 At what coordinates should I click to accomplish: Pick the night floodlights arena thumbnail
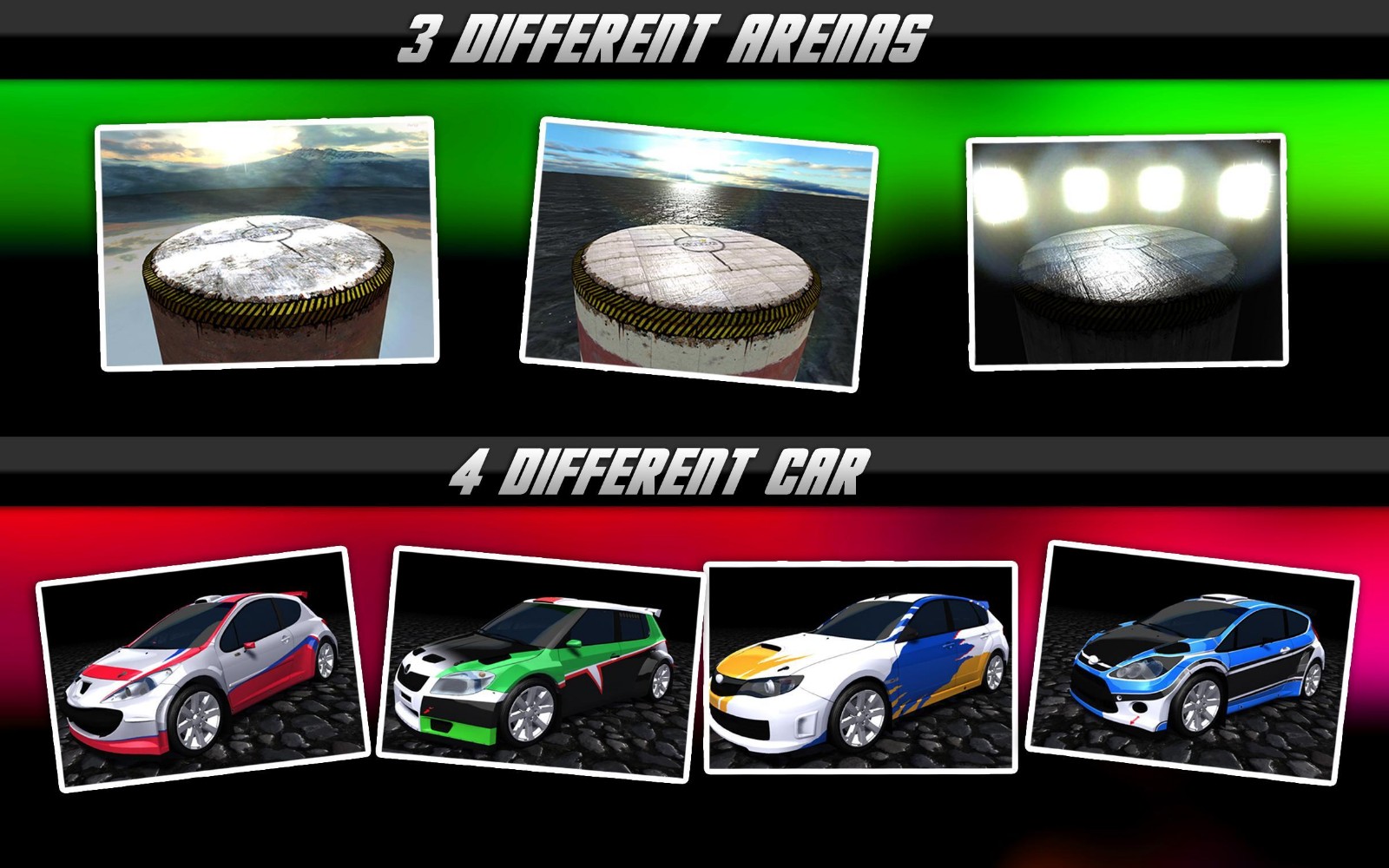[x=1127, y=252]
